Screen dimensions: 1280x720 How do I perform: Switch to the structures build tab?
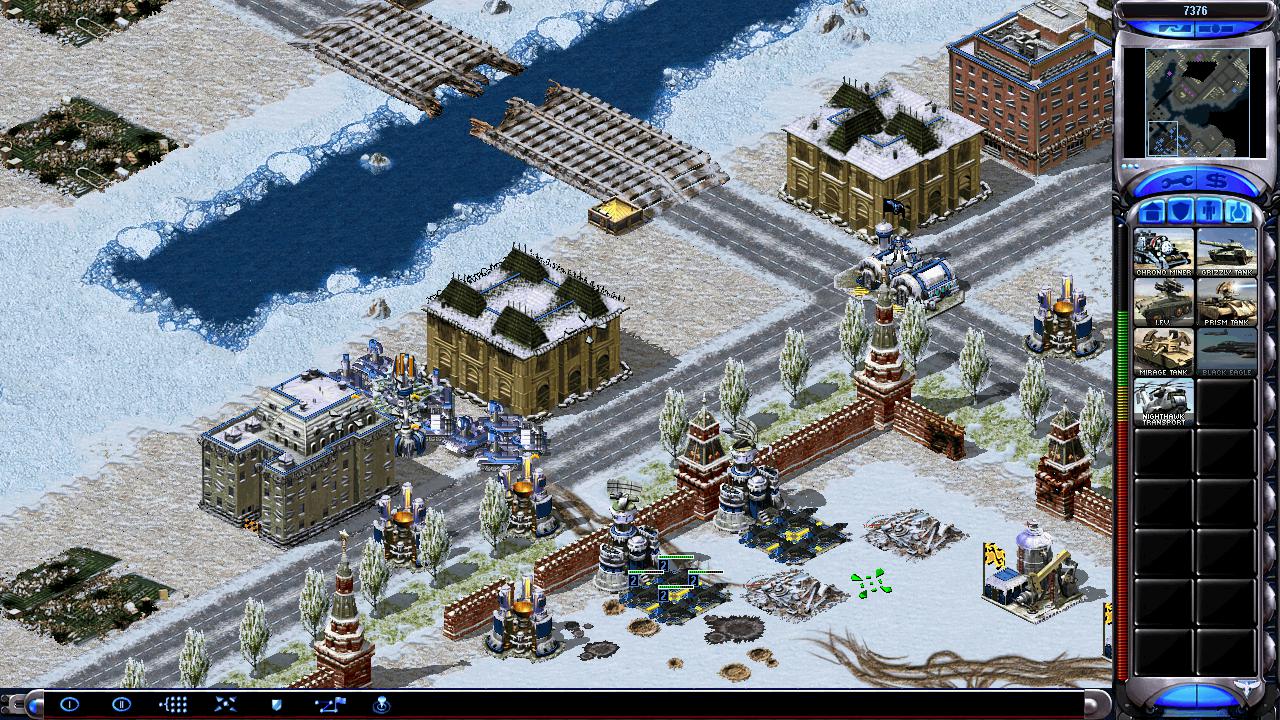[x=1150, y=212]
